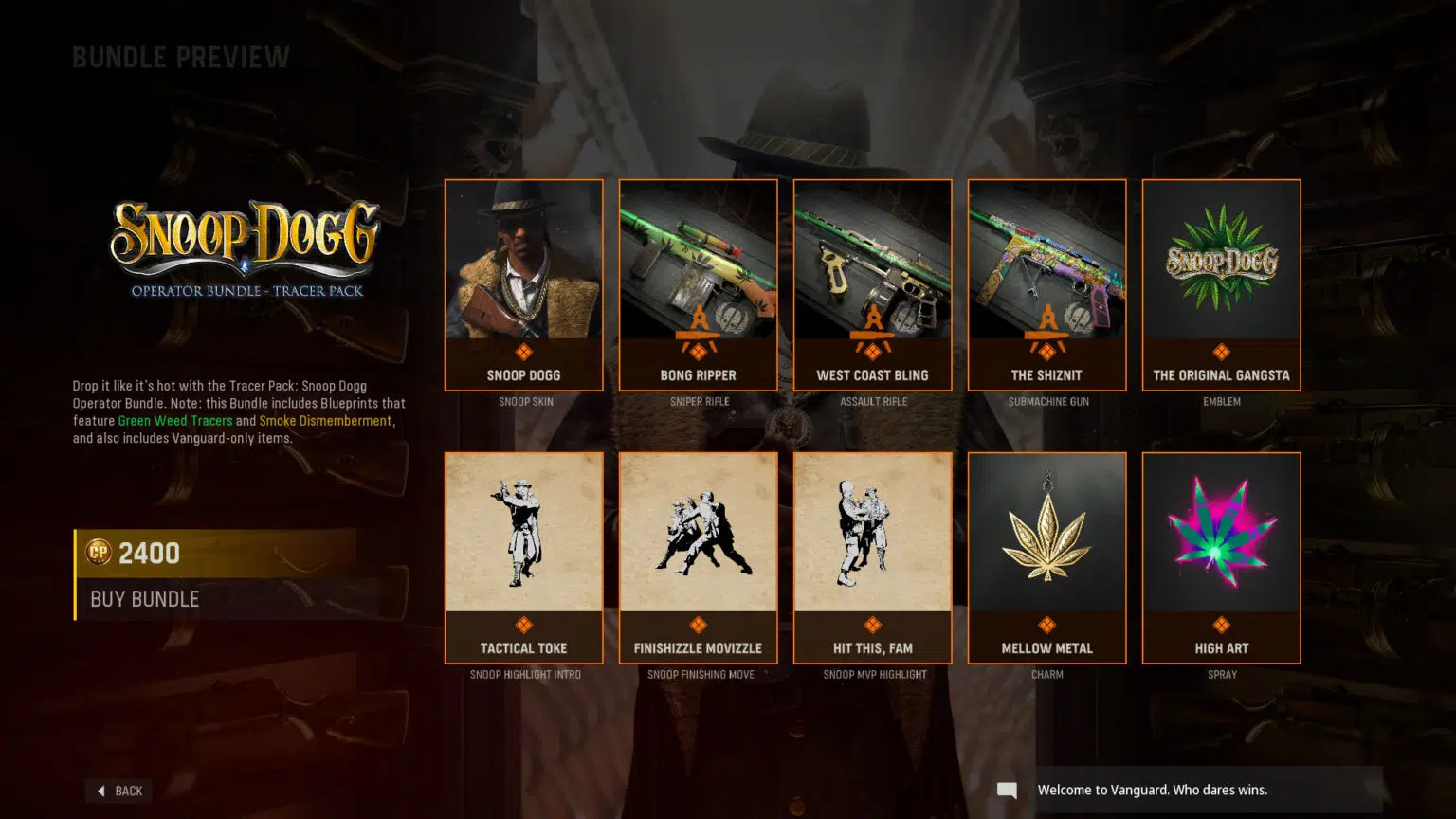This screenshot has width=1456, height=819.
Task: Choose the West Coast Bling assault rifle
Action: point(872,284)
